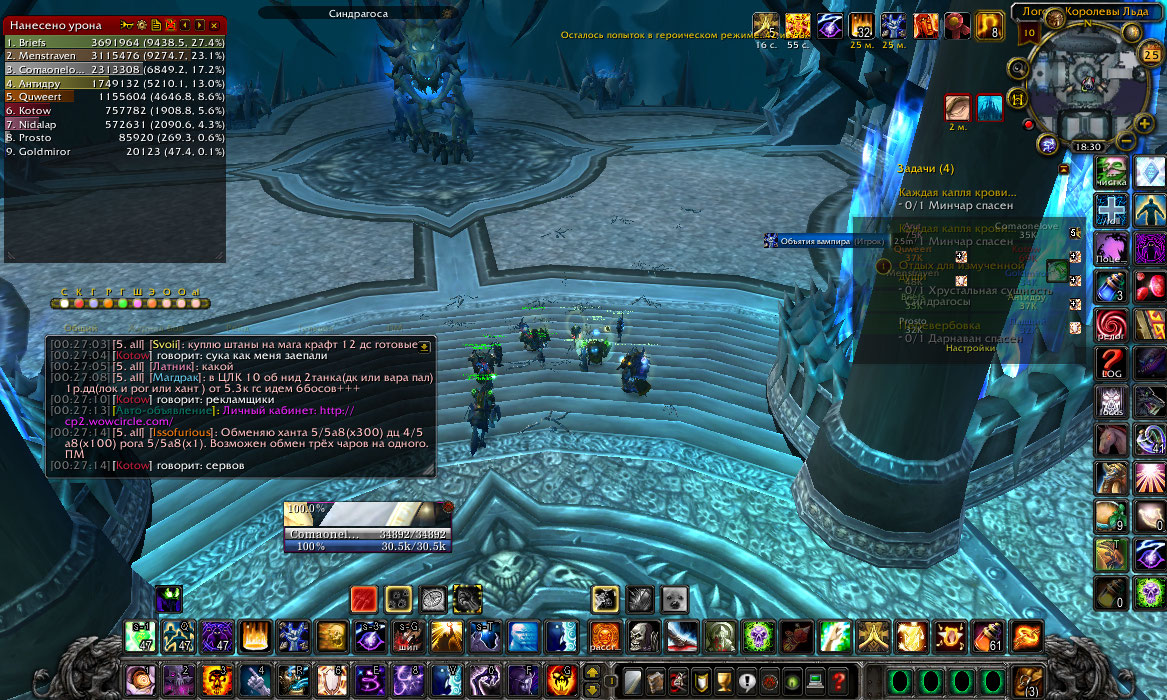The height and width of the screenshot is (700, 1167).
Task: Click the minimap zoom-in plus button
Action: (1145, 123)
